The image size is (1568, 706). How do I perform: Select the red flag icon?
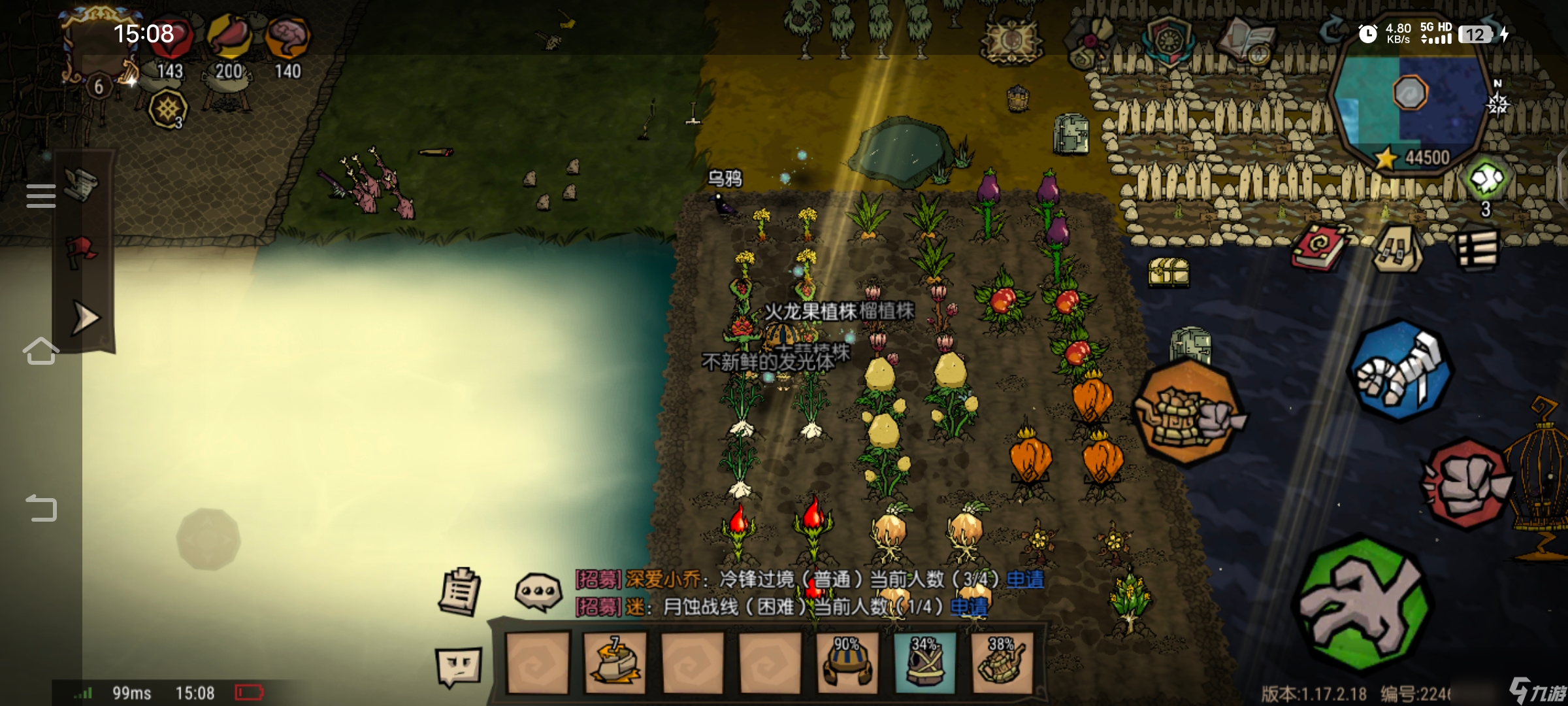[82, 252]
